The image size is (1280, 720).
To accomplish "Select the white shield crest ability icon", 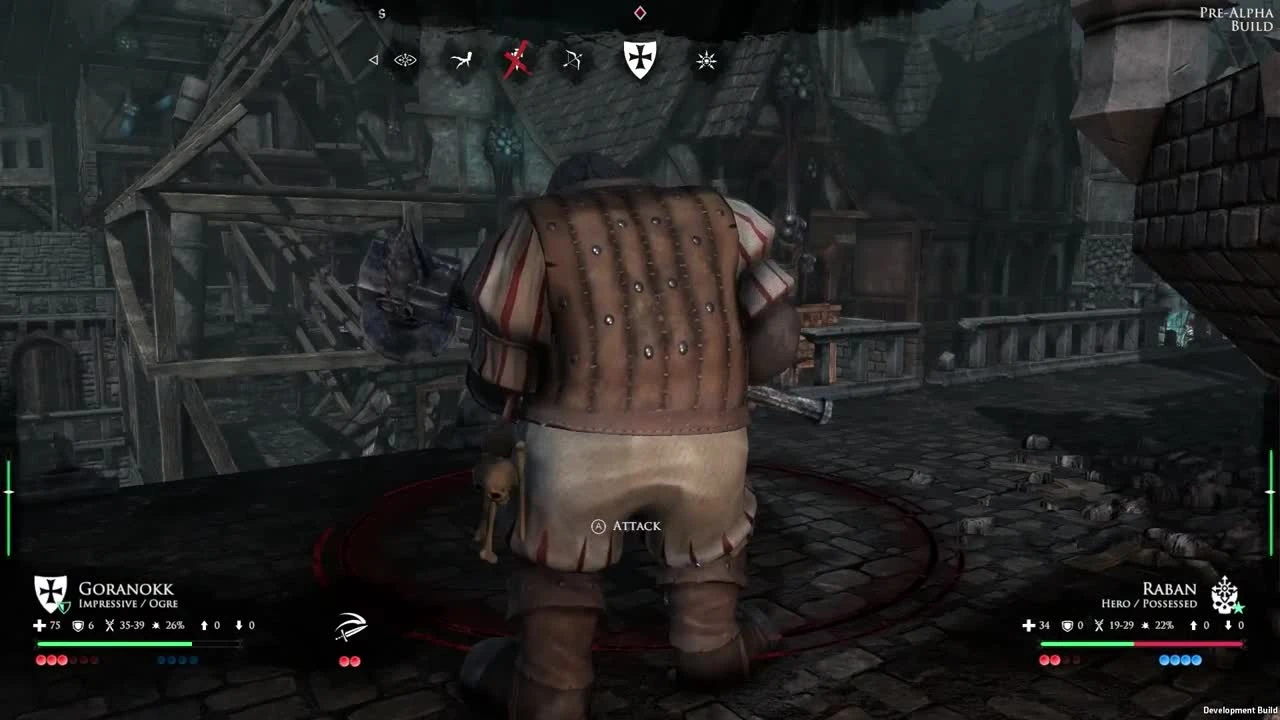I will [639, 59].
